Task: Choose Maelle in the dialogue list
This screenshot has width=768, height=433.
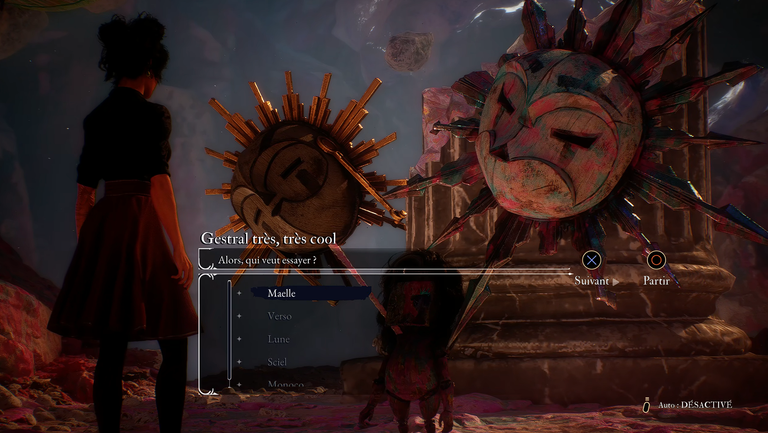Action: coord(283,293)
